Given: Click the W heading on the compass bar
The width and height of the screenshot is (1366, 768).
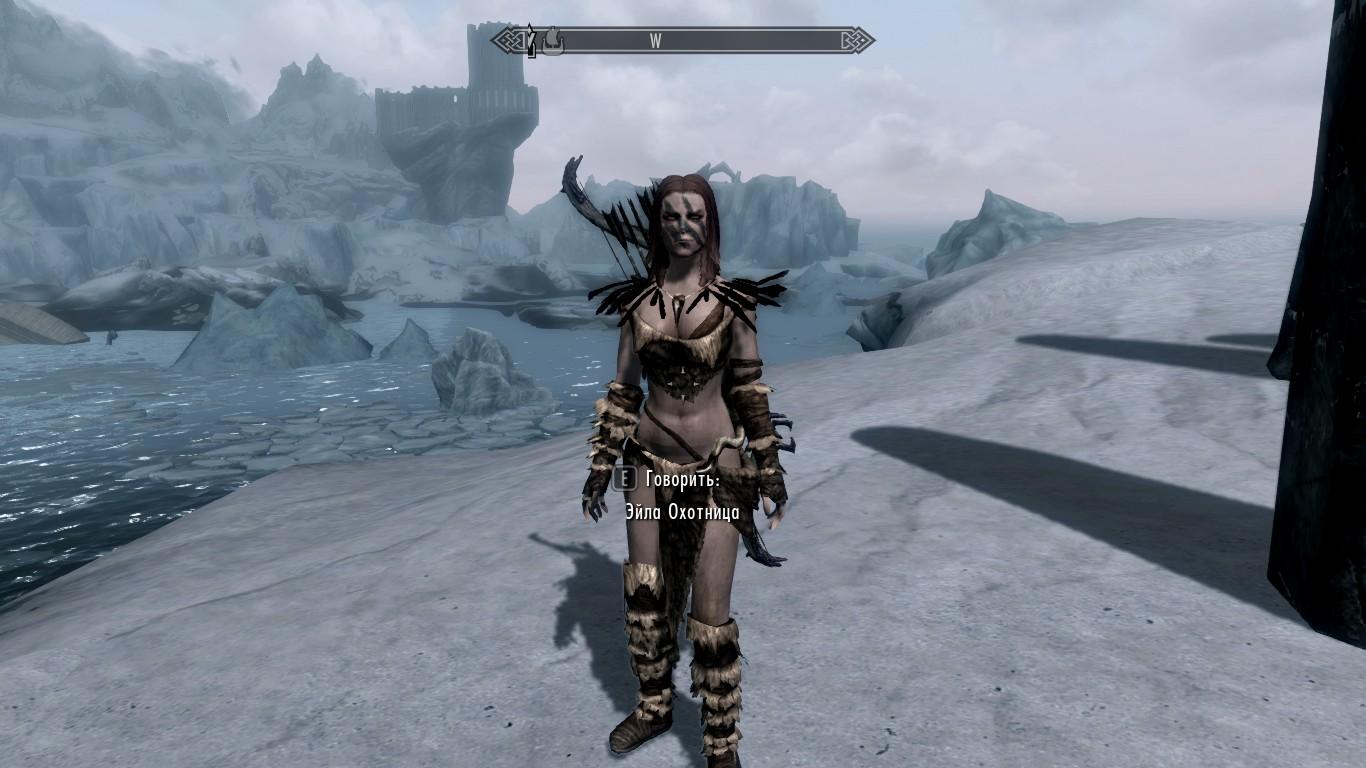Looking at the screenshot, I should (x=656, y=41).
